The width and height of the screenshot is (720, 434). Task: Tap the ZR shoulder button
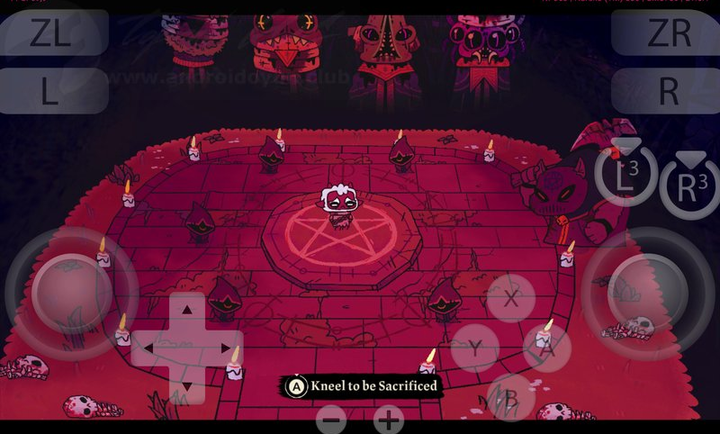667,33
